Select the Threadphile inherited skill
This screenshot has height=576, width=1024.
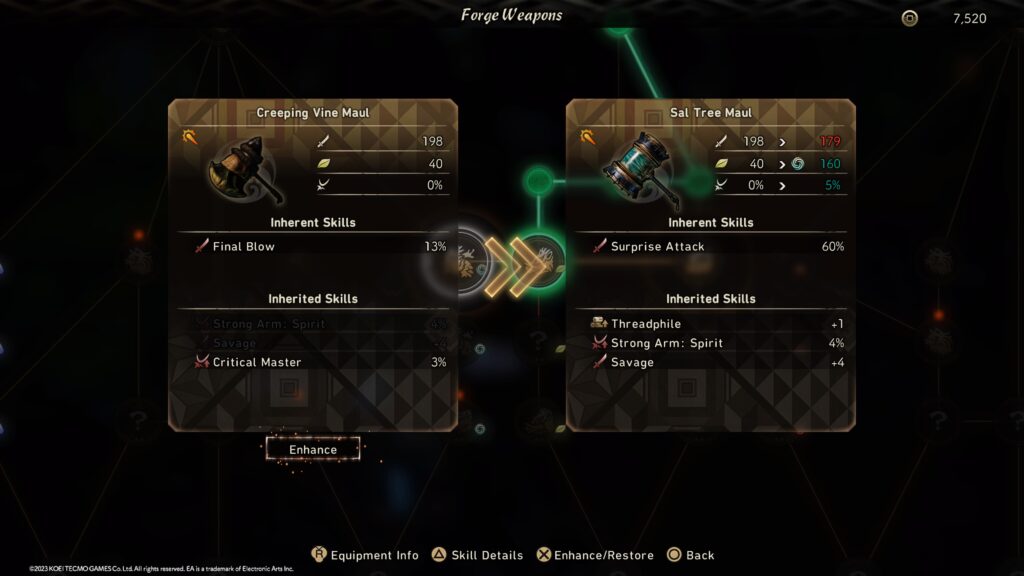click(711, 324)
